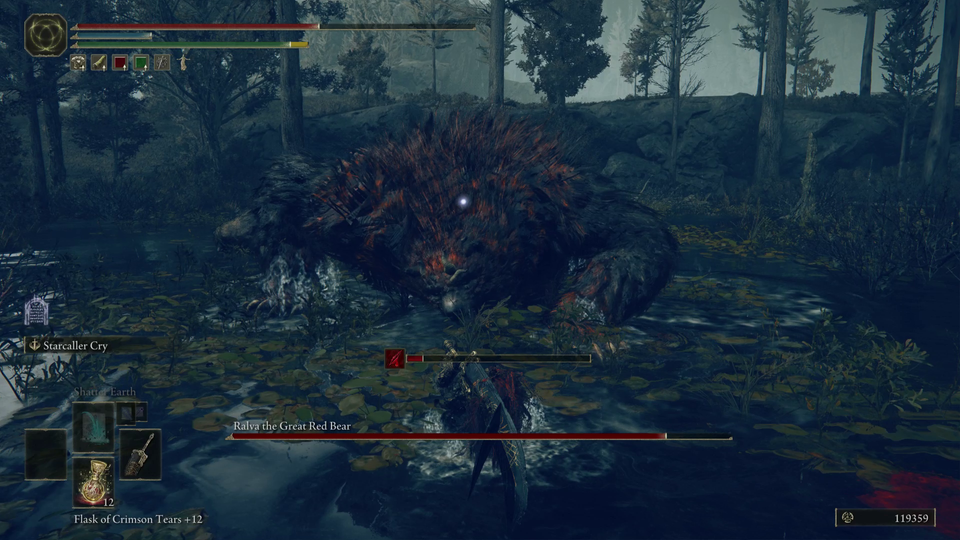960x540 pixels.
Task: Click the green square buff icon
Action: pos(141,62)
